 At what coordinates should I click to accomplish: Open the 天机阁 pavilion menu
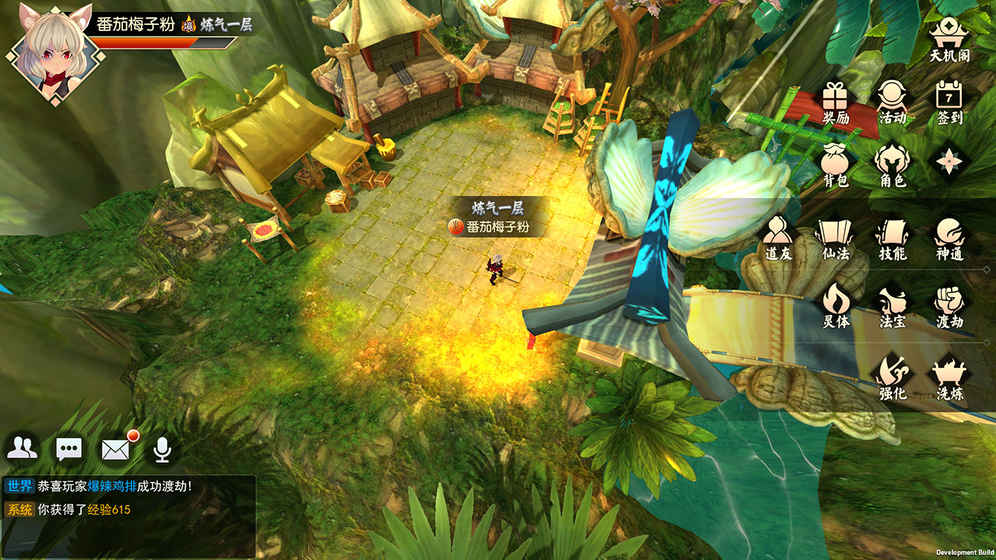coord(949,37)
